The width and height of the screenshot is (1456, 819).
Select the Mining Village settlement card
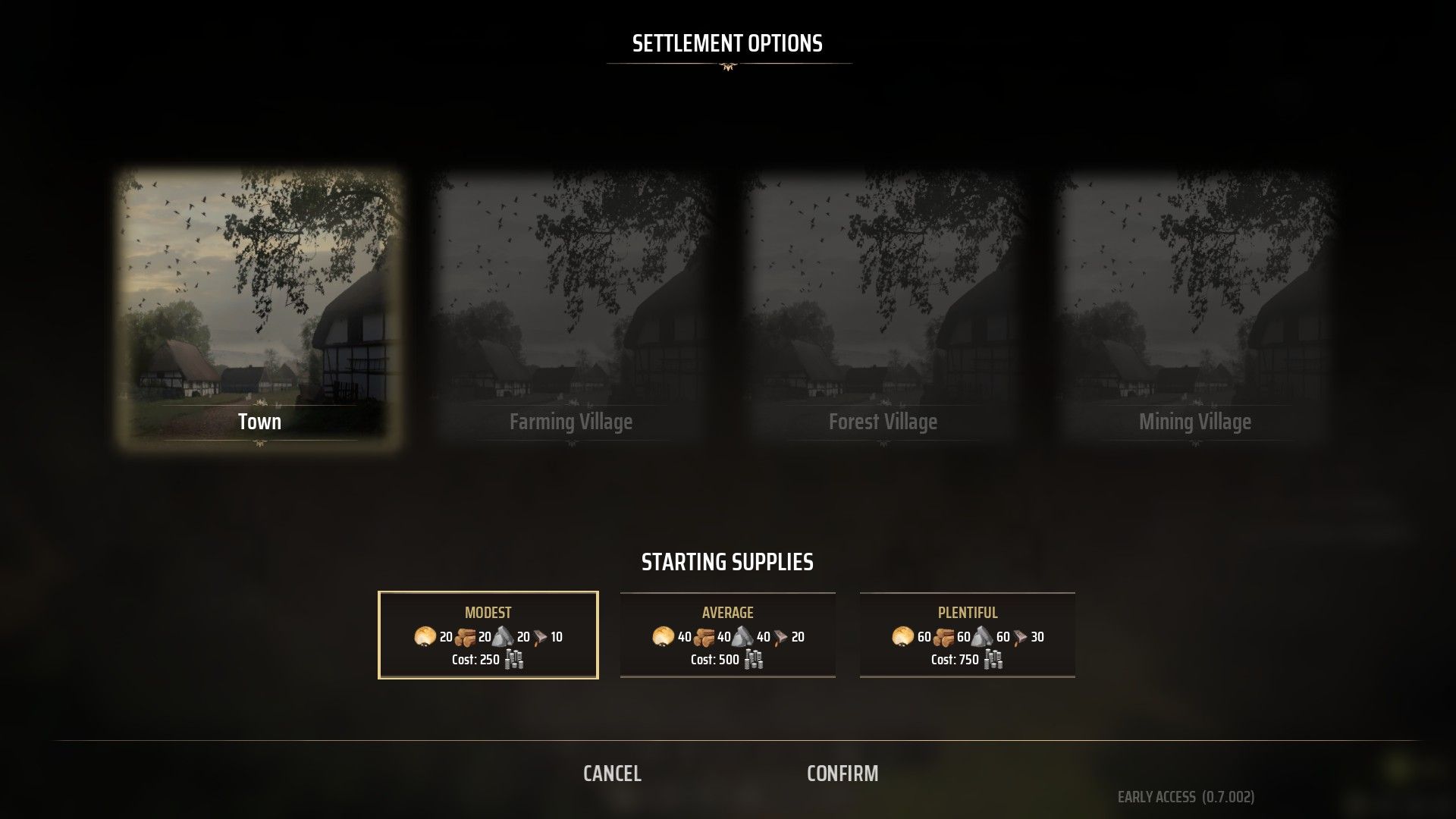pyautogui.click(x=1194, y=309)
